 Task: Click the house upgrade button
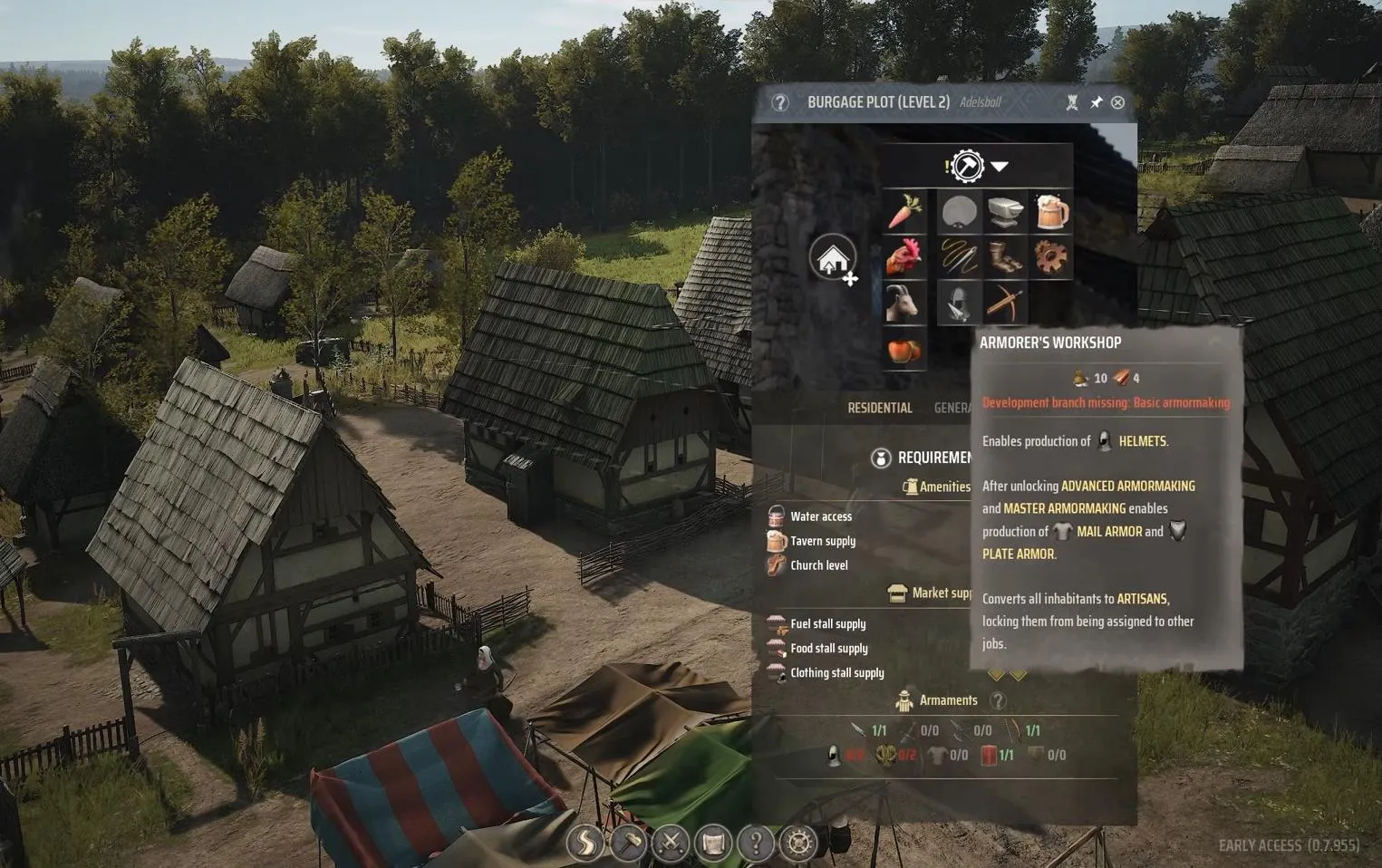[x=833, y=259]
